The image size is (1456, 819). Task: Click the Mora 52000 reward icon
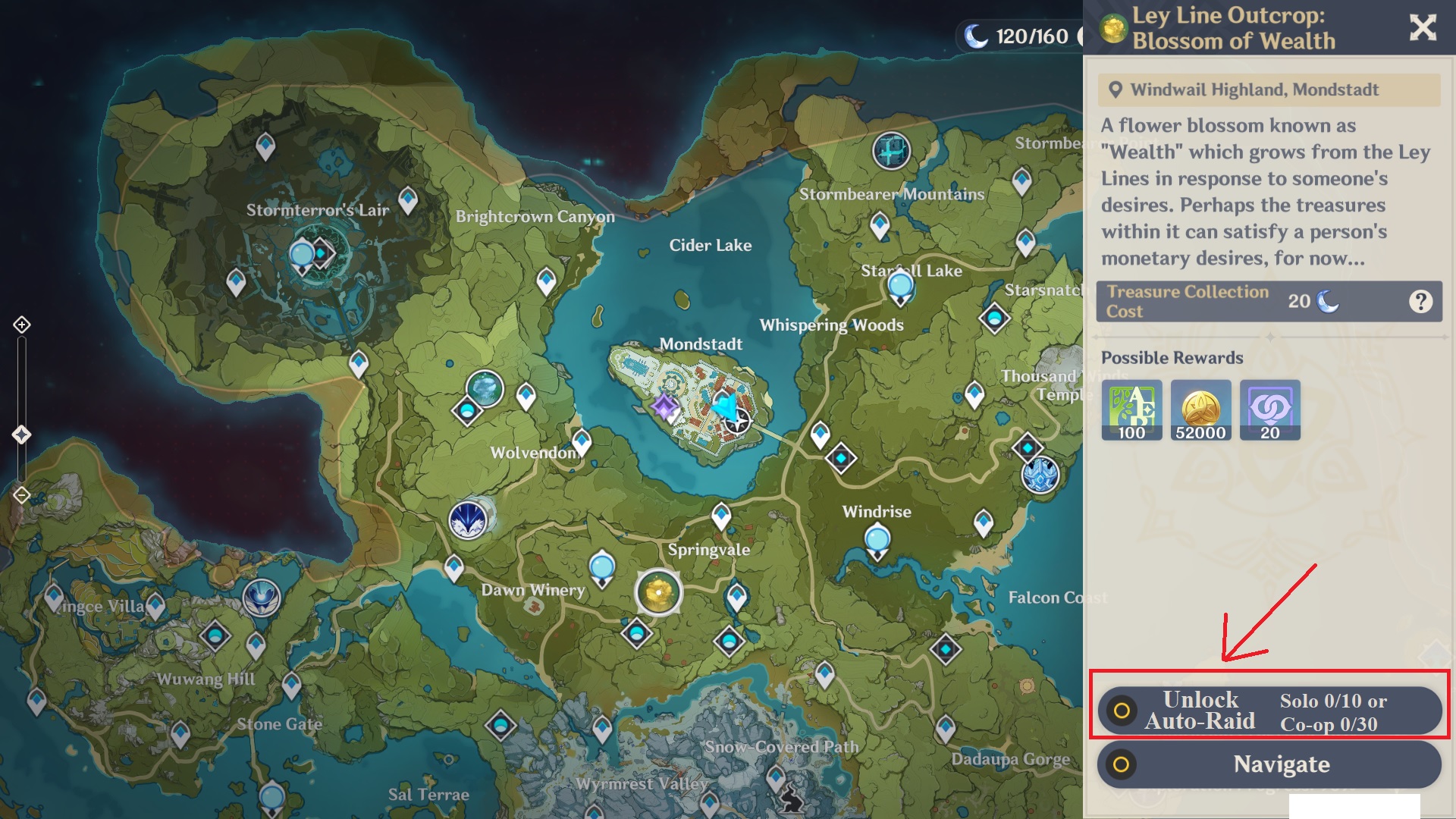pyautogui.click(x=1200, y=409)
